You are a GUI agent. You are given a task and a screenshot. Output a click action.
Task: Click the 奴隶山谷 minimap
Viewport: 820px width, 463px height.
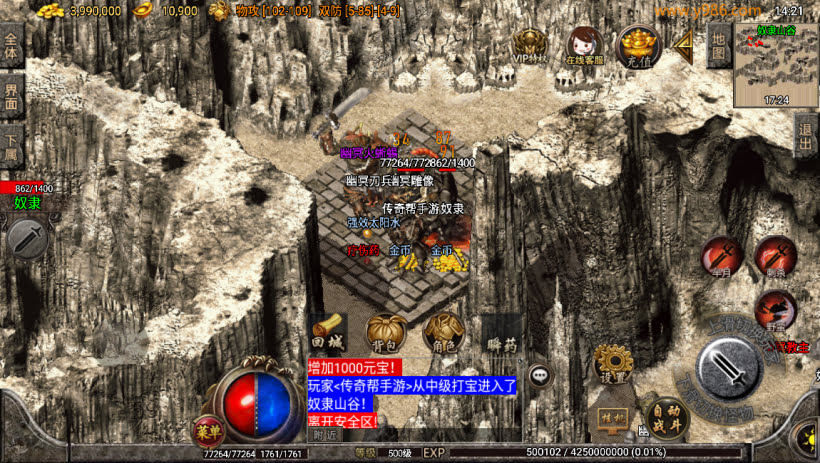point(776,66)
